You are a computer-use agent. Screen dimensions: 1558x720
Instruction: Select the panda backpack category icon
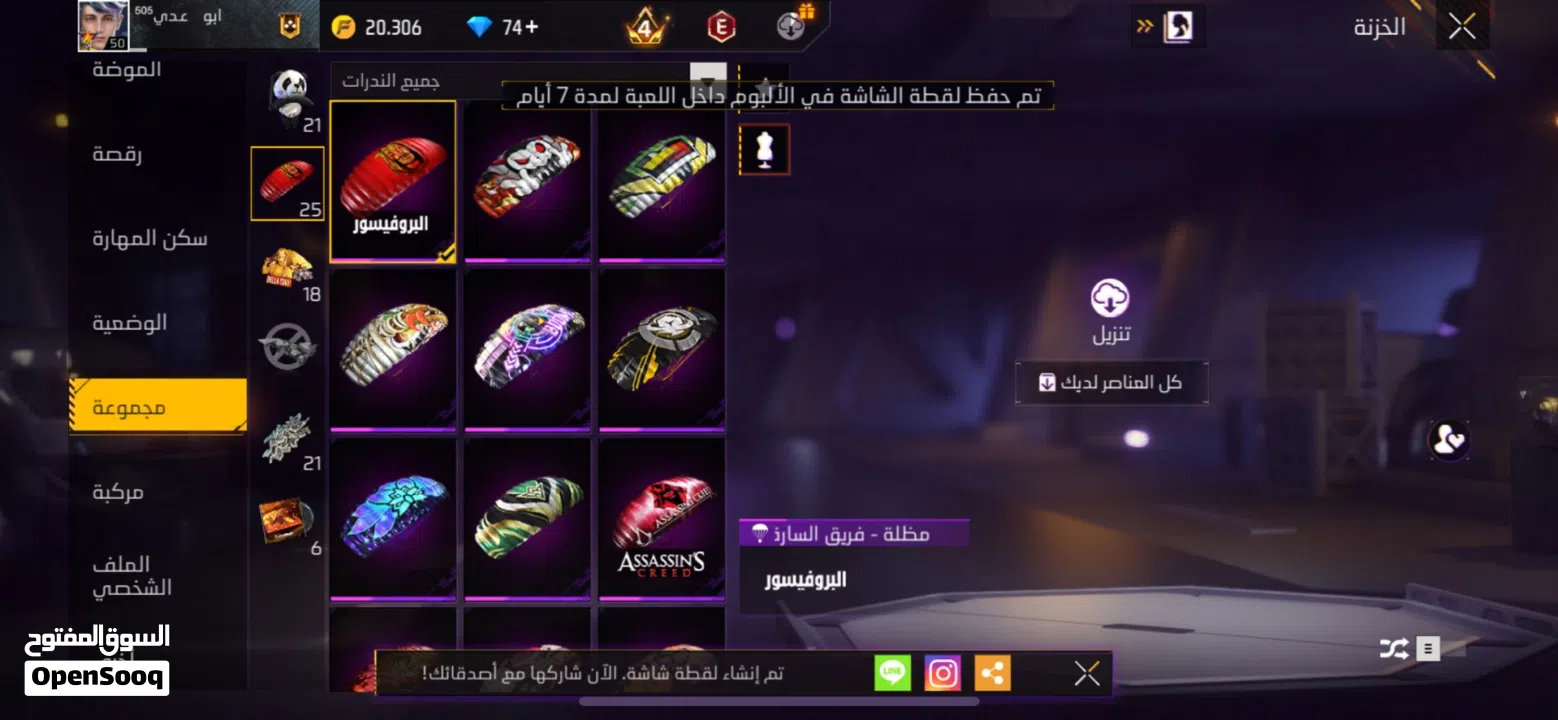(287, 95)
